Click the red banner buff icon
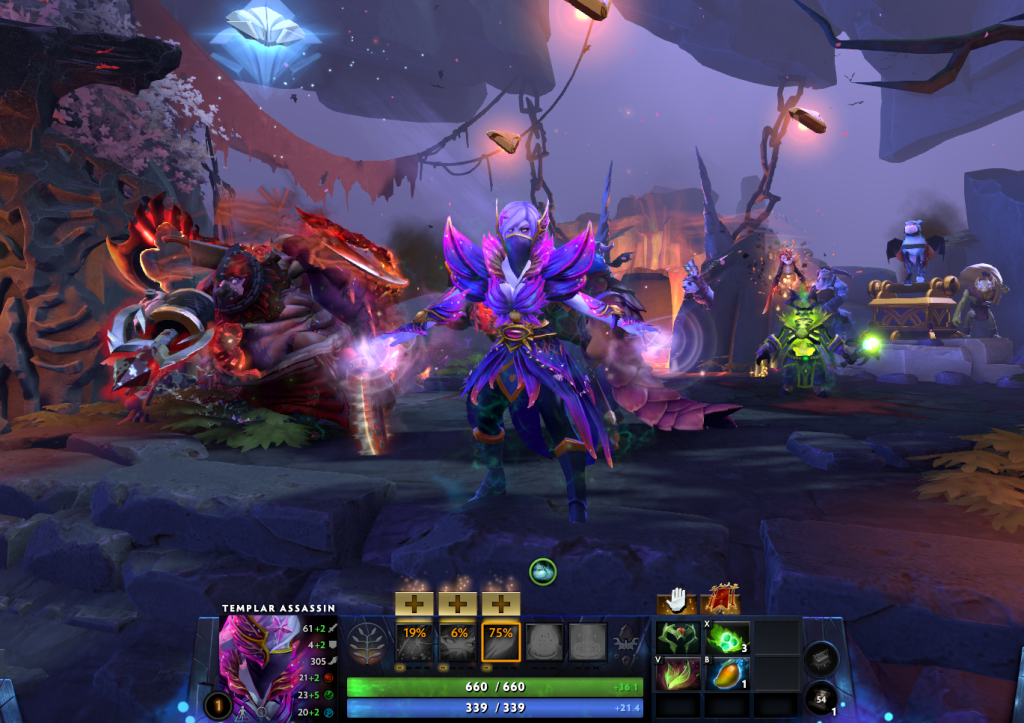The image size is (1024, 723). pyautogui.click(x=720, y=600)
